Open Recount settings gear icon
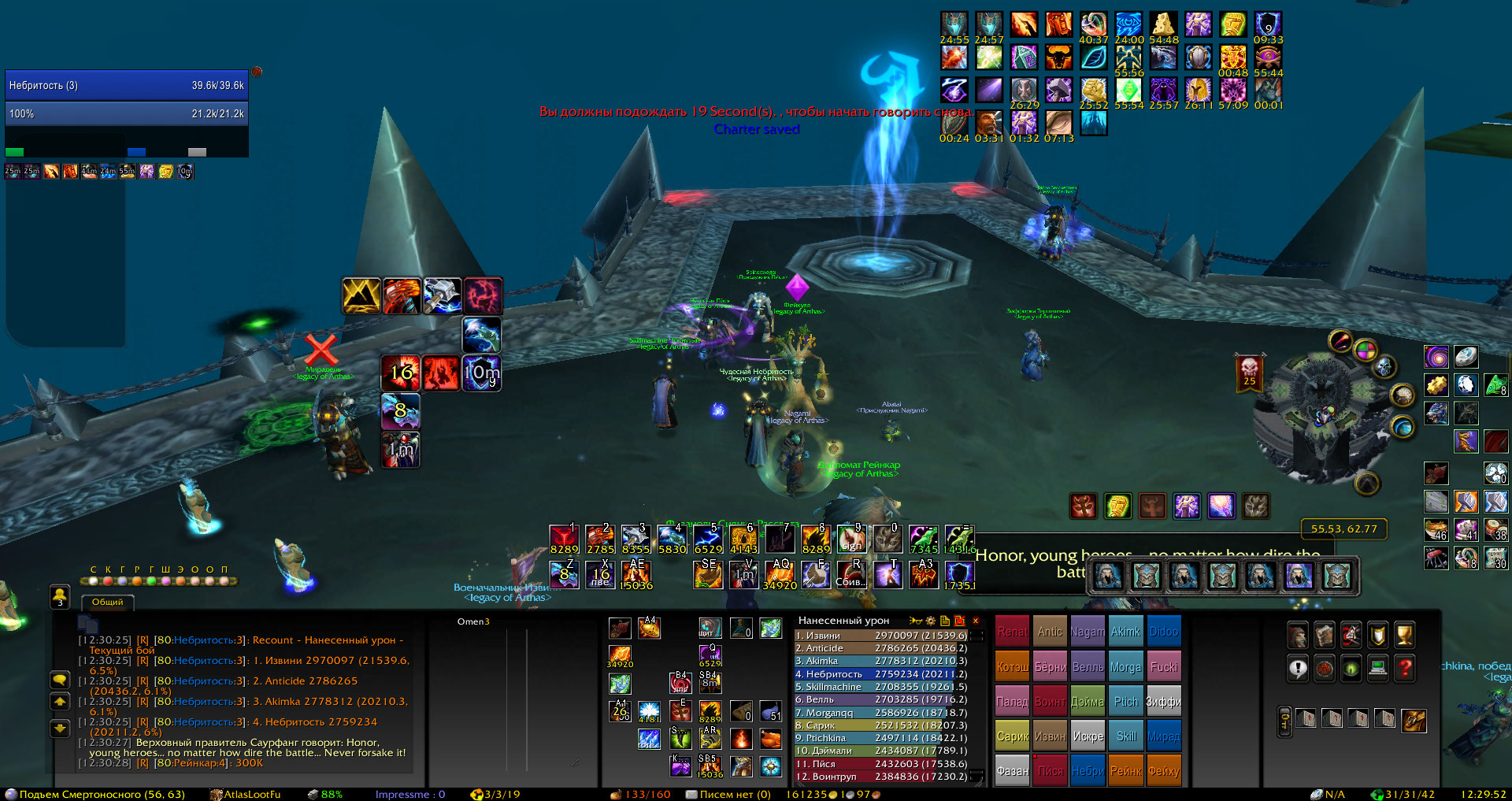Viewport: 1512px width, 801px height. point(931,621)
